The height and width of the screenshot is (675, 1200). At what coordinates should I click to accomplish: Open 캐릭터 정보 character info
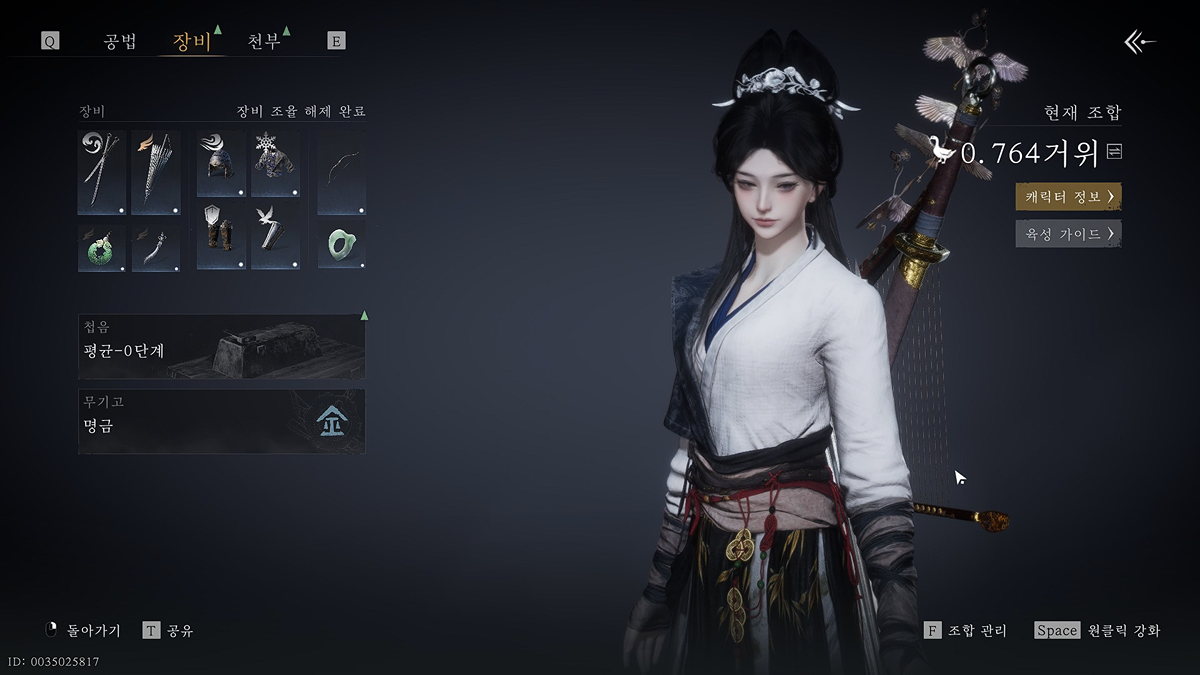(x=1068, y=196)
